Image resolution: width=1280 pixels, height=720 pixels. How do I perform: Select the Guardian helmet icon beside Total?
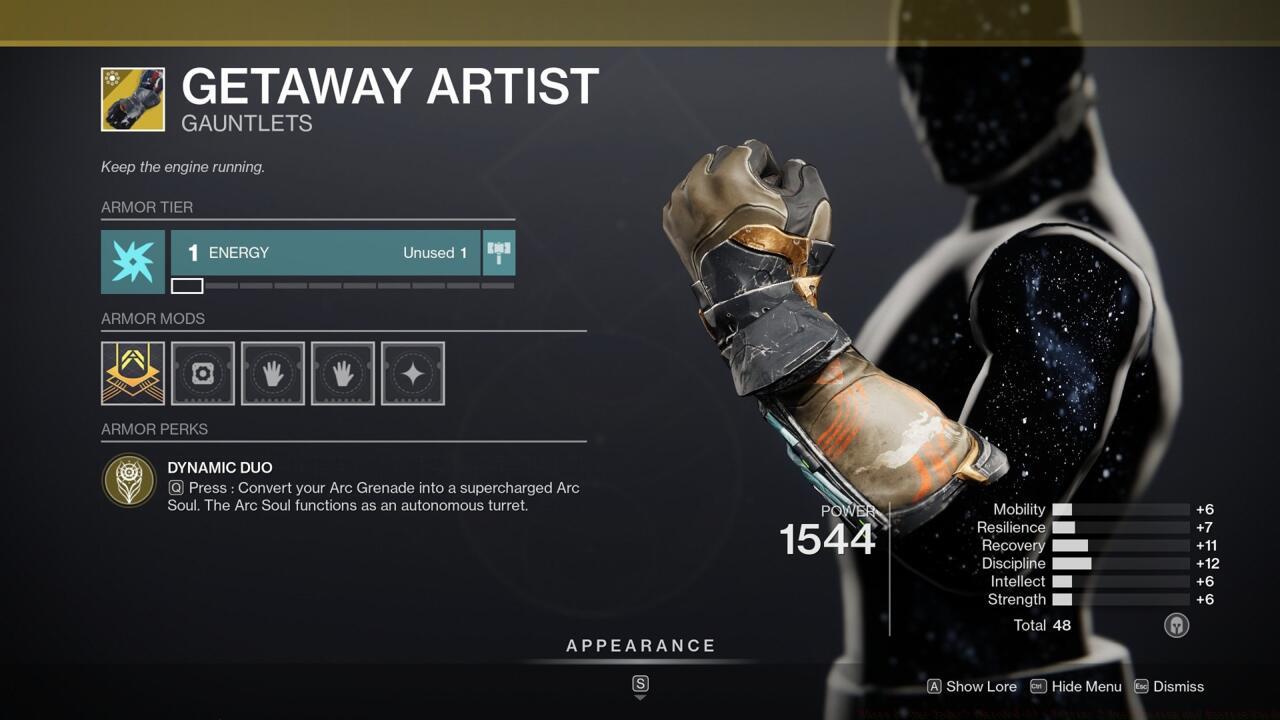1176,625
